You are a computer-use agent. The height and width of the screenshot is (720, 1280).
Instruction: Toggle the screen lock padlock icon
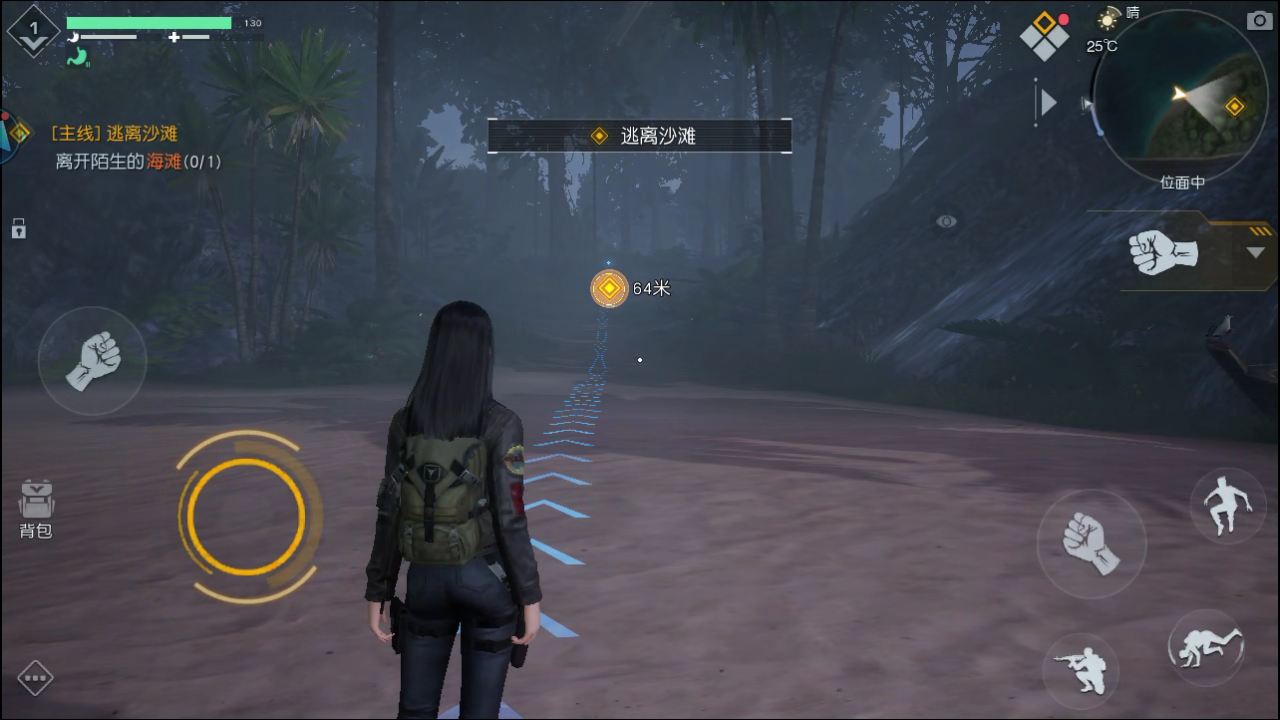click(x=18, y=229)
